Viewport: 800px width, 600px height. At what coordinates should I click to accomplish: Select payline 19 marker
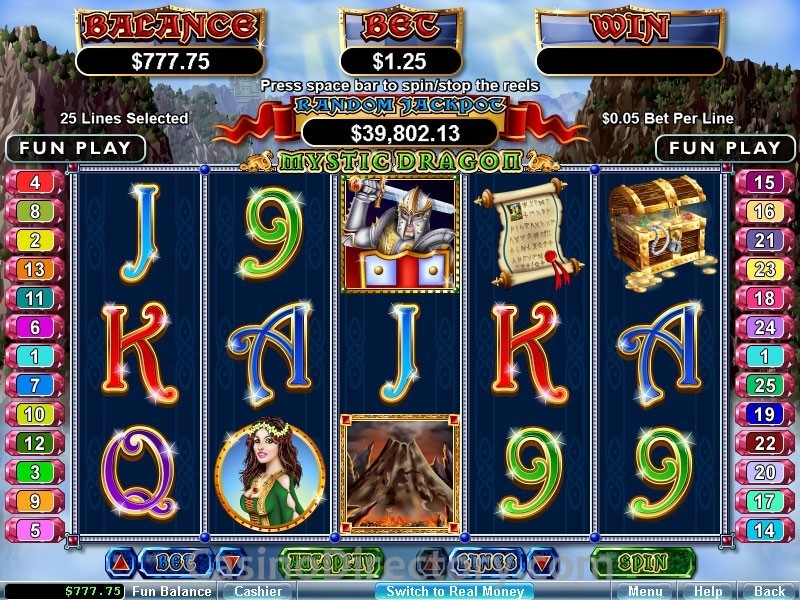765,414
